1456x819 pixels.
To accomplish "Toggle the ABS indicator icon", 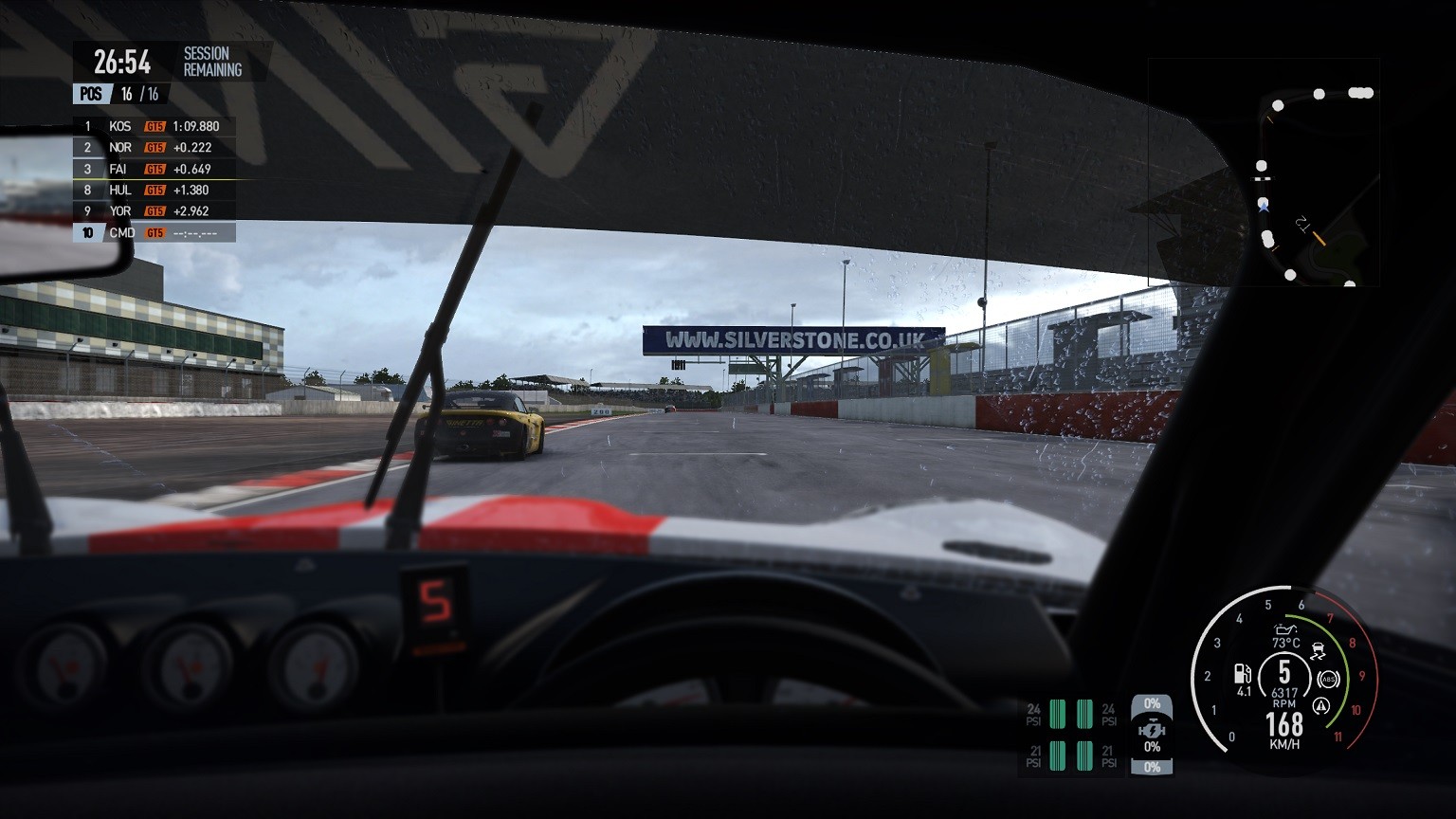I will pyautogui.click(x=1326, y=679).
